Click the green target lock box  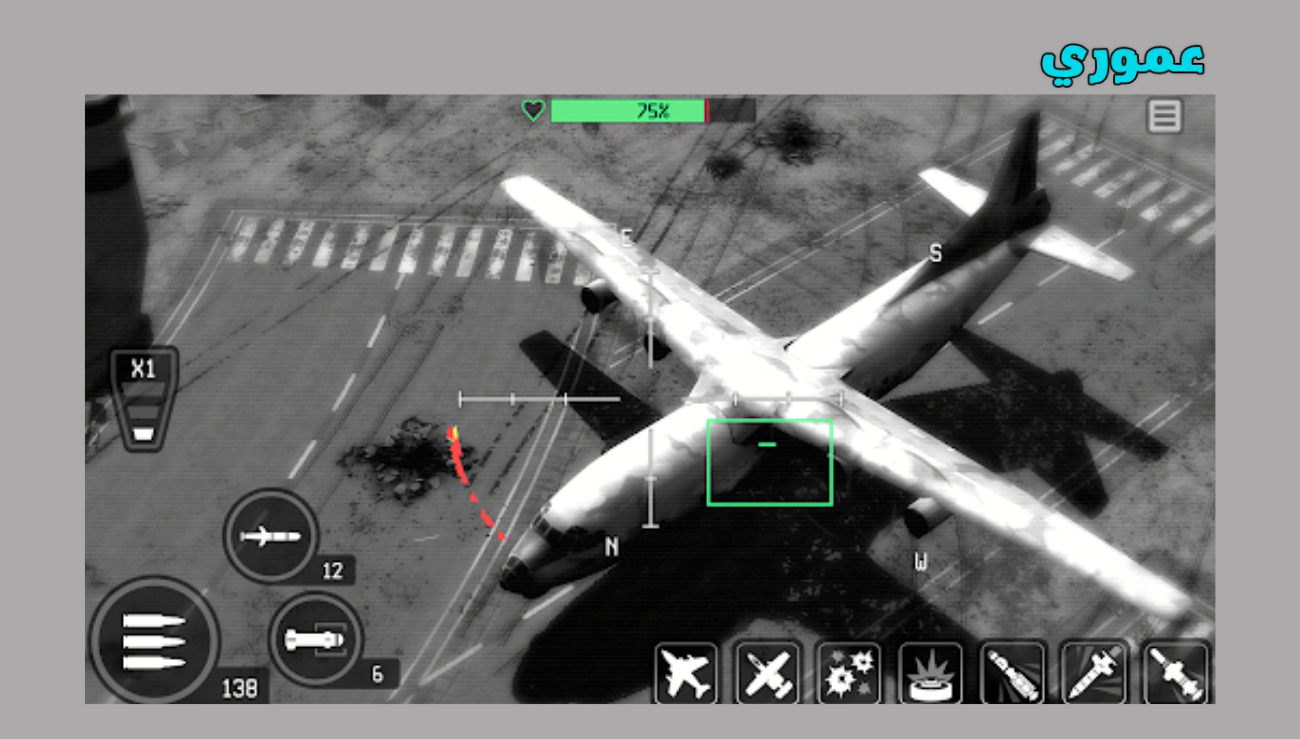point(770,462)
